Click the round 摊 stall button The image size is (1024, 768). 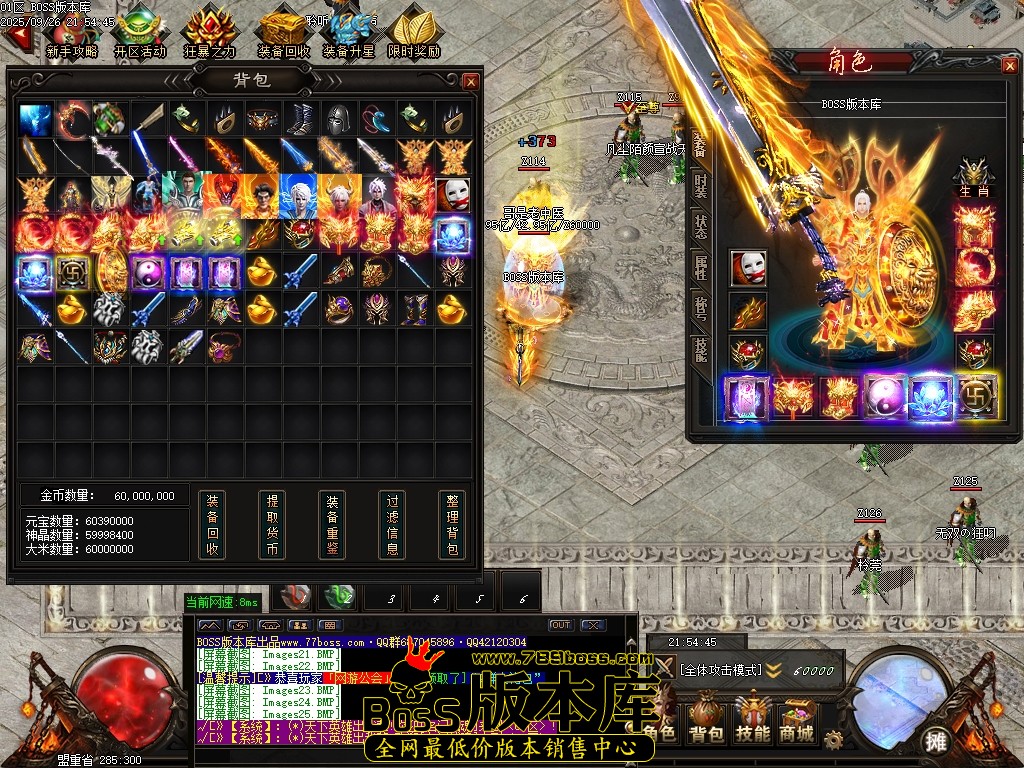pyautogui.click(x=936, y=740)
